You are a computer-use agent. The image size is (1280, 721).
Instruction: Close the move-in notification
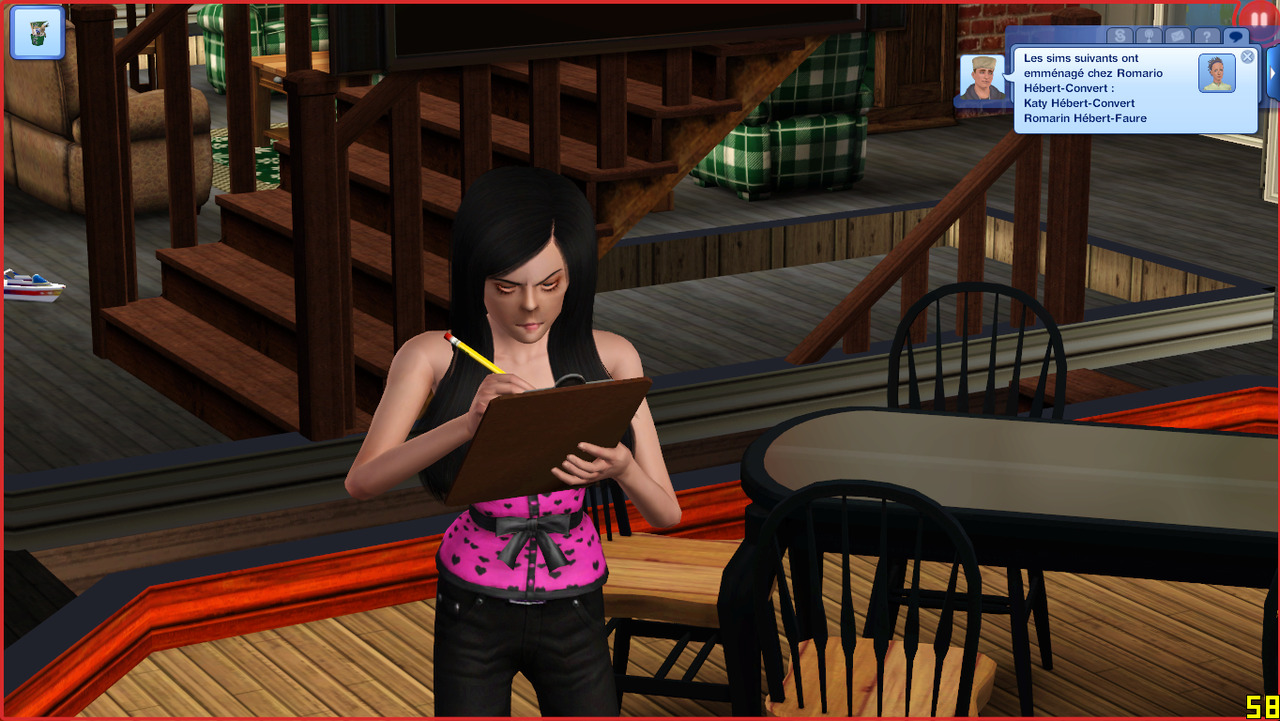click(1247, 57)
